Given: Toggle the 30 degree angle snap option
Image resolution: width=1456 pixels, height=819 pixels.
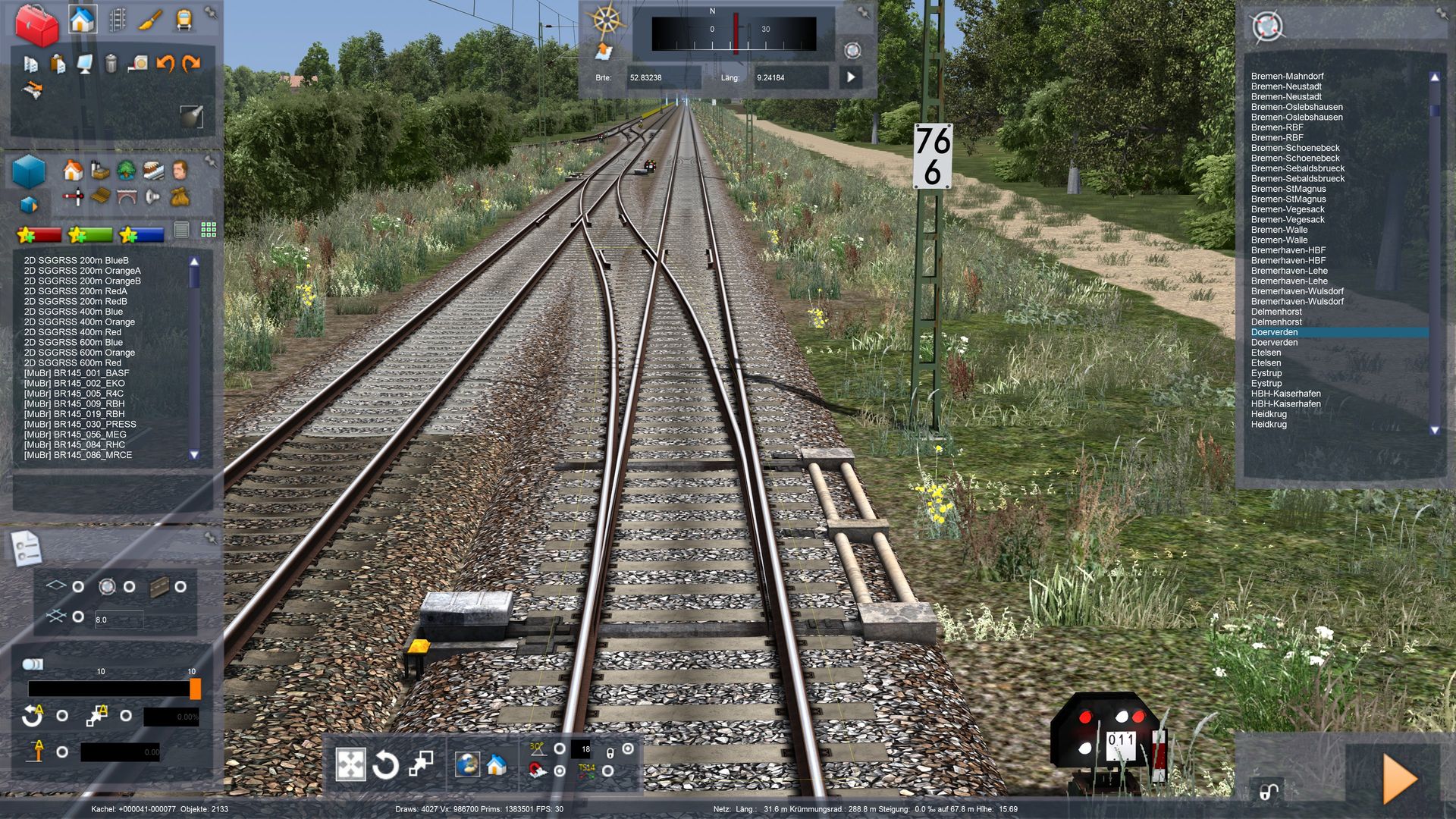Looking at the screenshot, I should pos(560,749).
